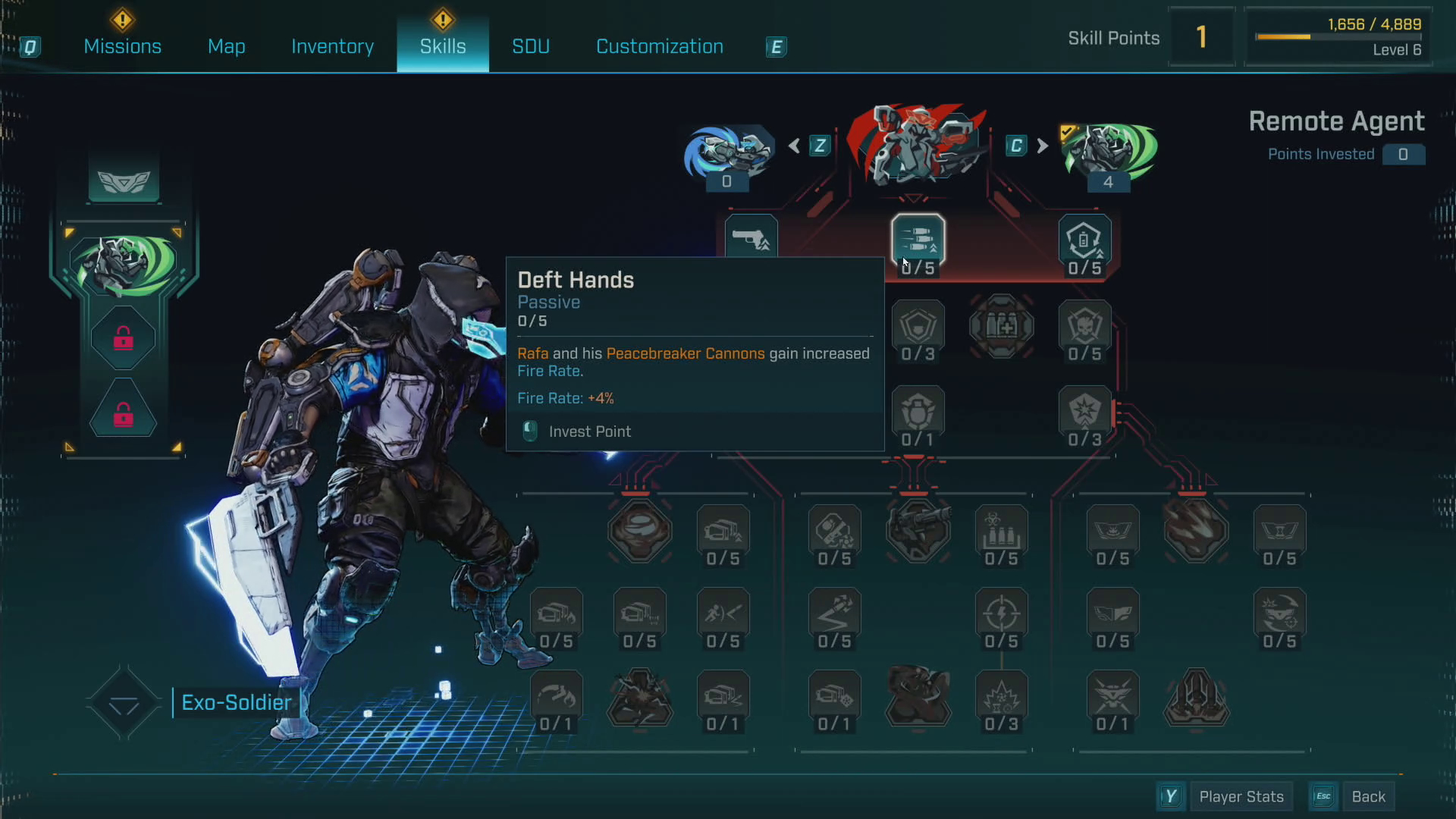Open the Exo-Soldier class emblem
Screen dimensions: 1456x819
point(124,703)
